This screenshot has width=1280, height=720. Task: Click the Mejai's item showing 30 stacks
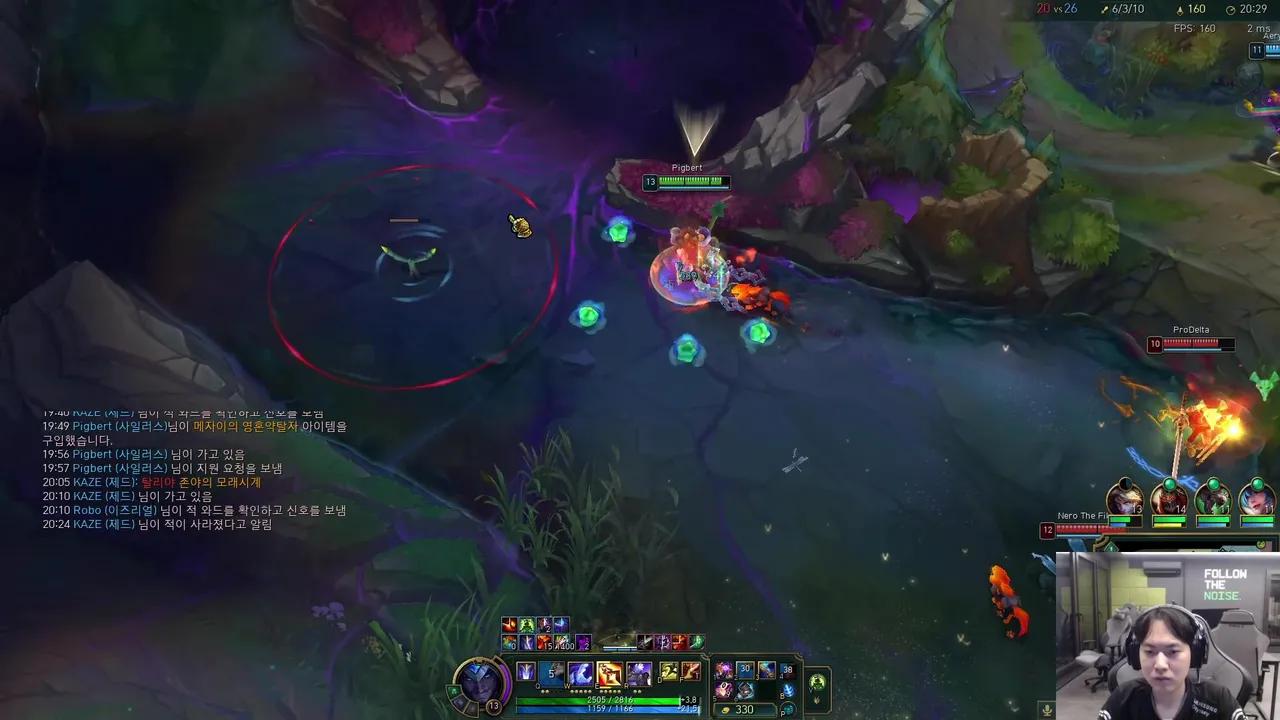tap(743, 669)
